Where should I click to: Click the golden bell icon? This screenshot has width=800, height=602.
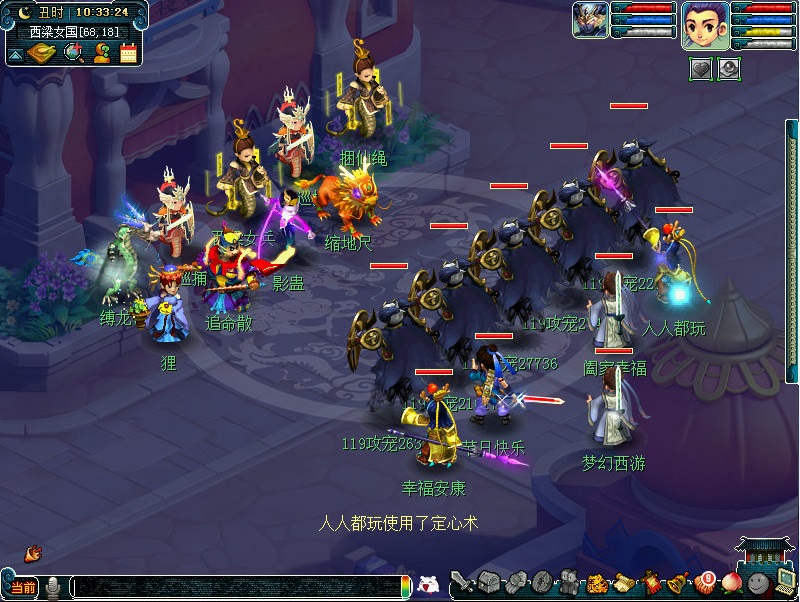coord(678,582)
